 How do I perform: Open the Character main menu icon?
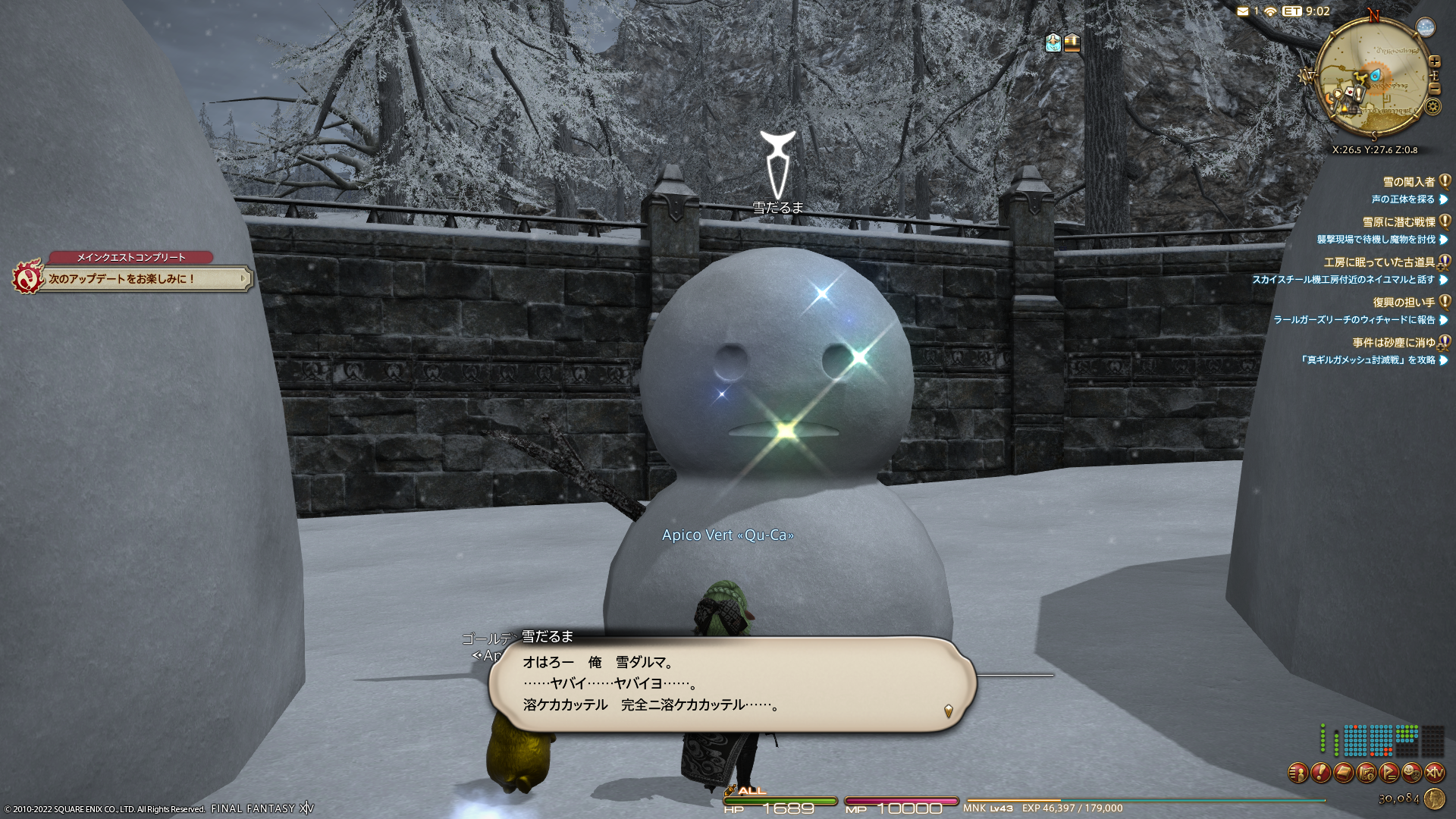point(1298,773)
